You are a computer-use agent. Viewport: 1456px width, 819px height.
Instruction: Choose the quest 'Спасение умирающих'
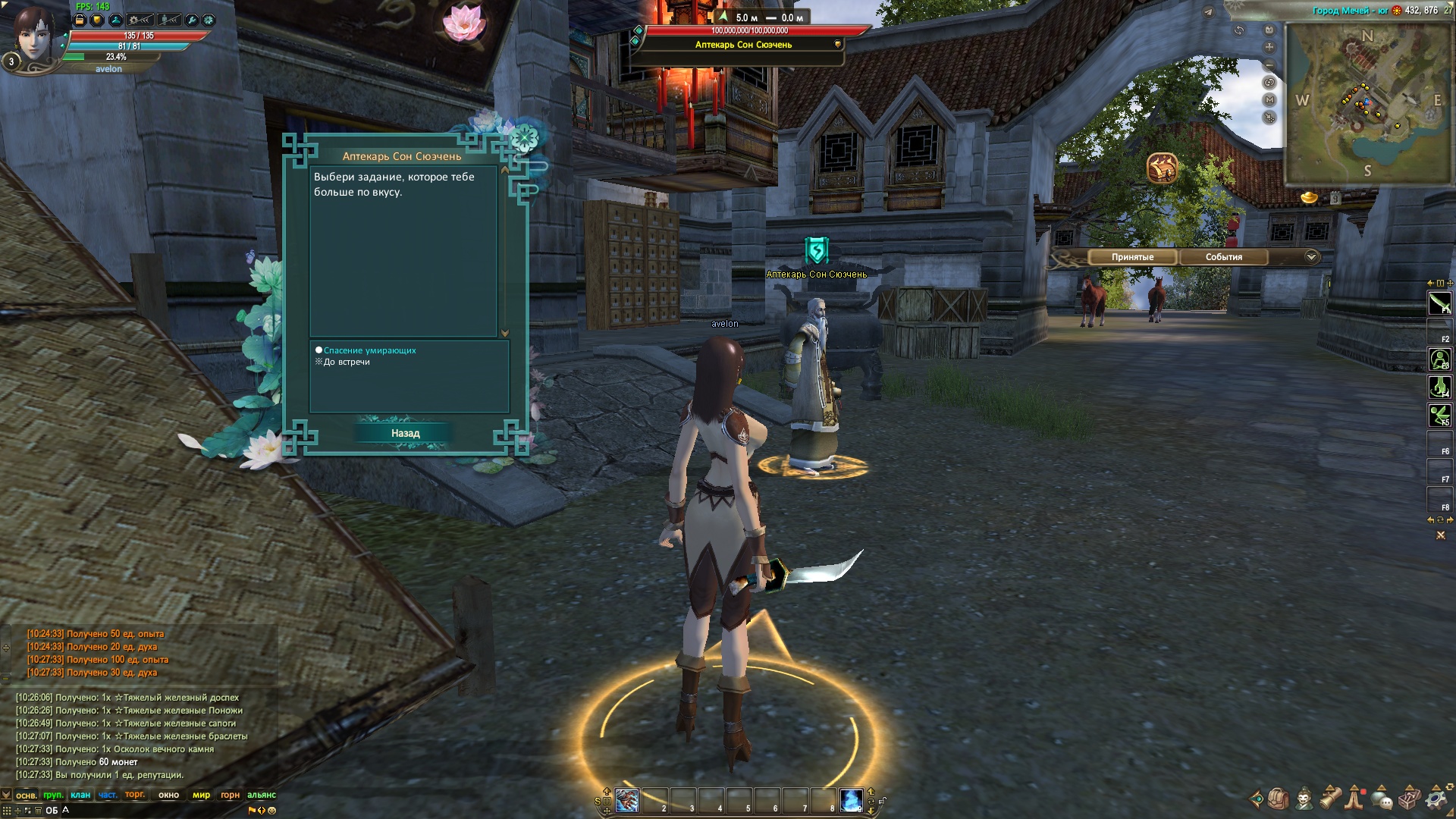coord(369,350)
